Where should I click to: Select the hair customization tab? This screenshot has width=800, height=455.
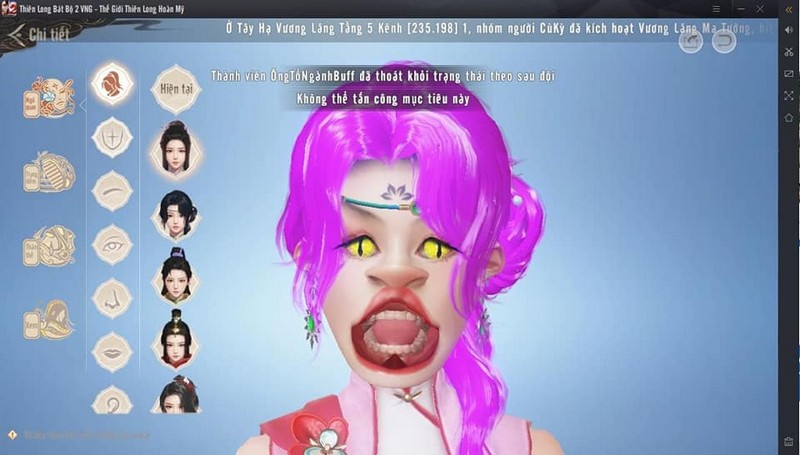113,83
